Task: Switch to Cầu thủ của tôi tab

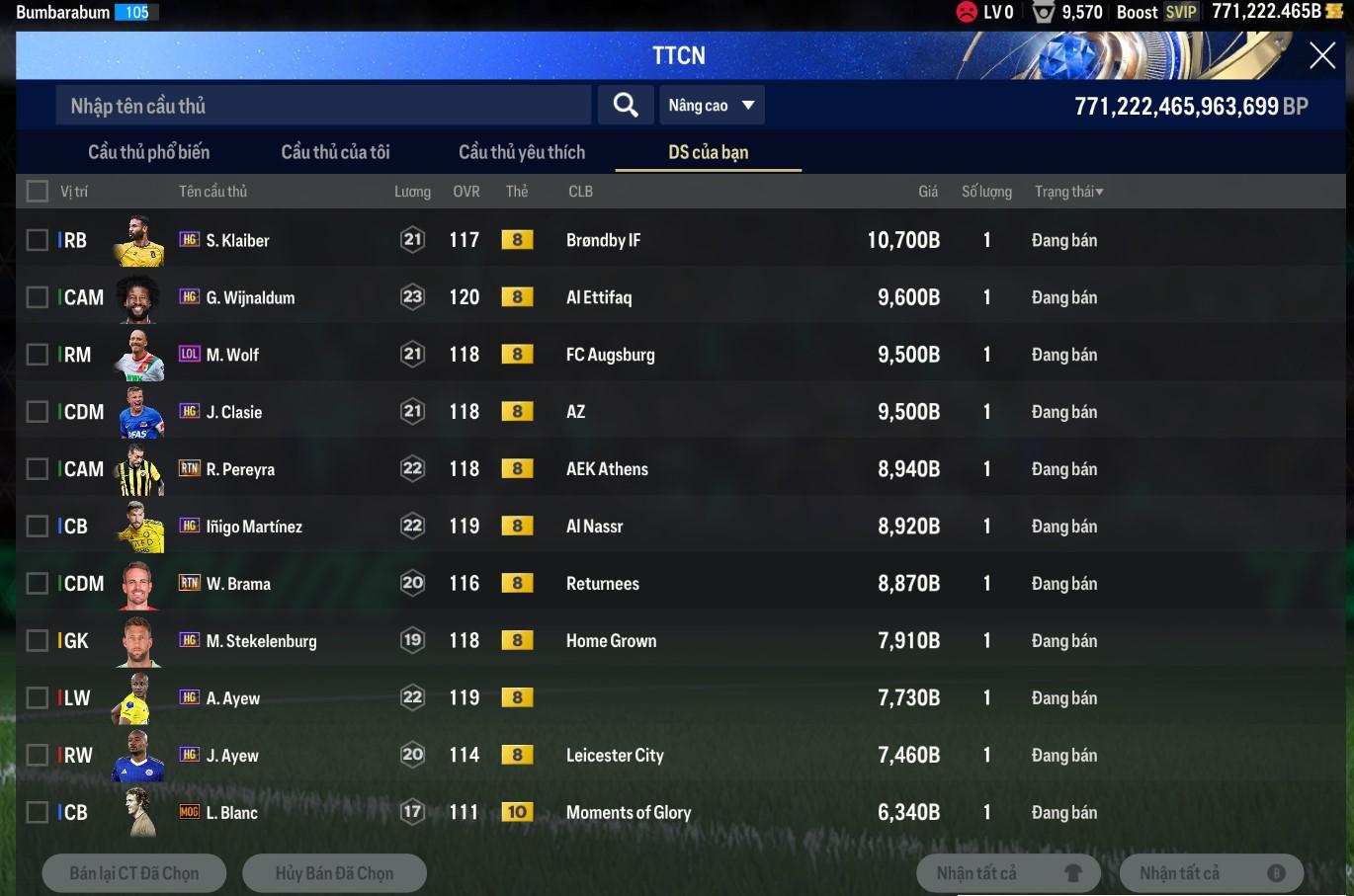Action: 335,152
